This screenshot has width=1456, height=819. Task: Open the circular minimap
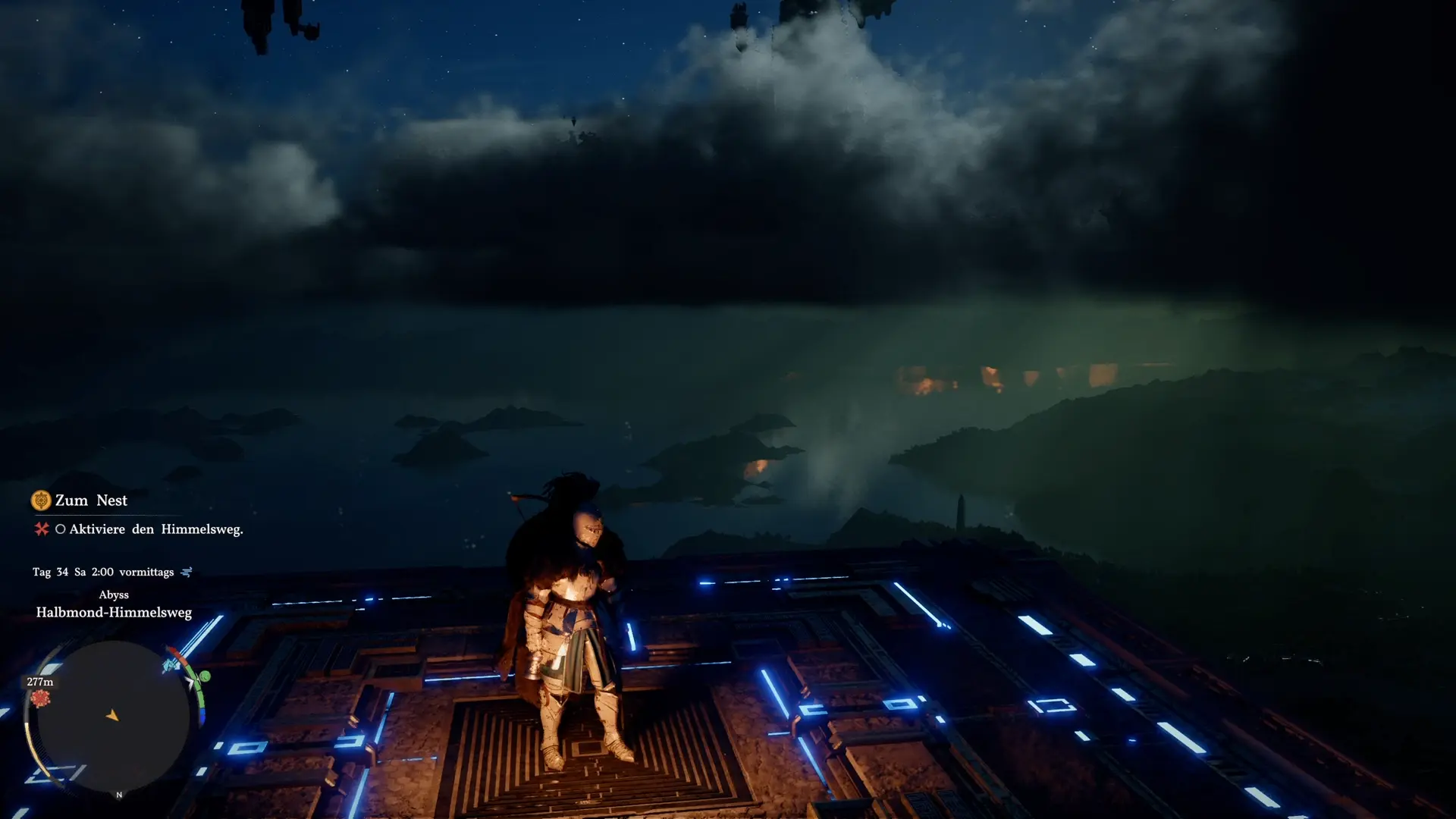(x=113, y=716)
